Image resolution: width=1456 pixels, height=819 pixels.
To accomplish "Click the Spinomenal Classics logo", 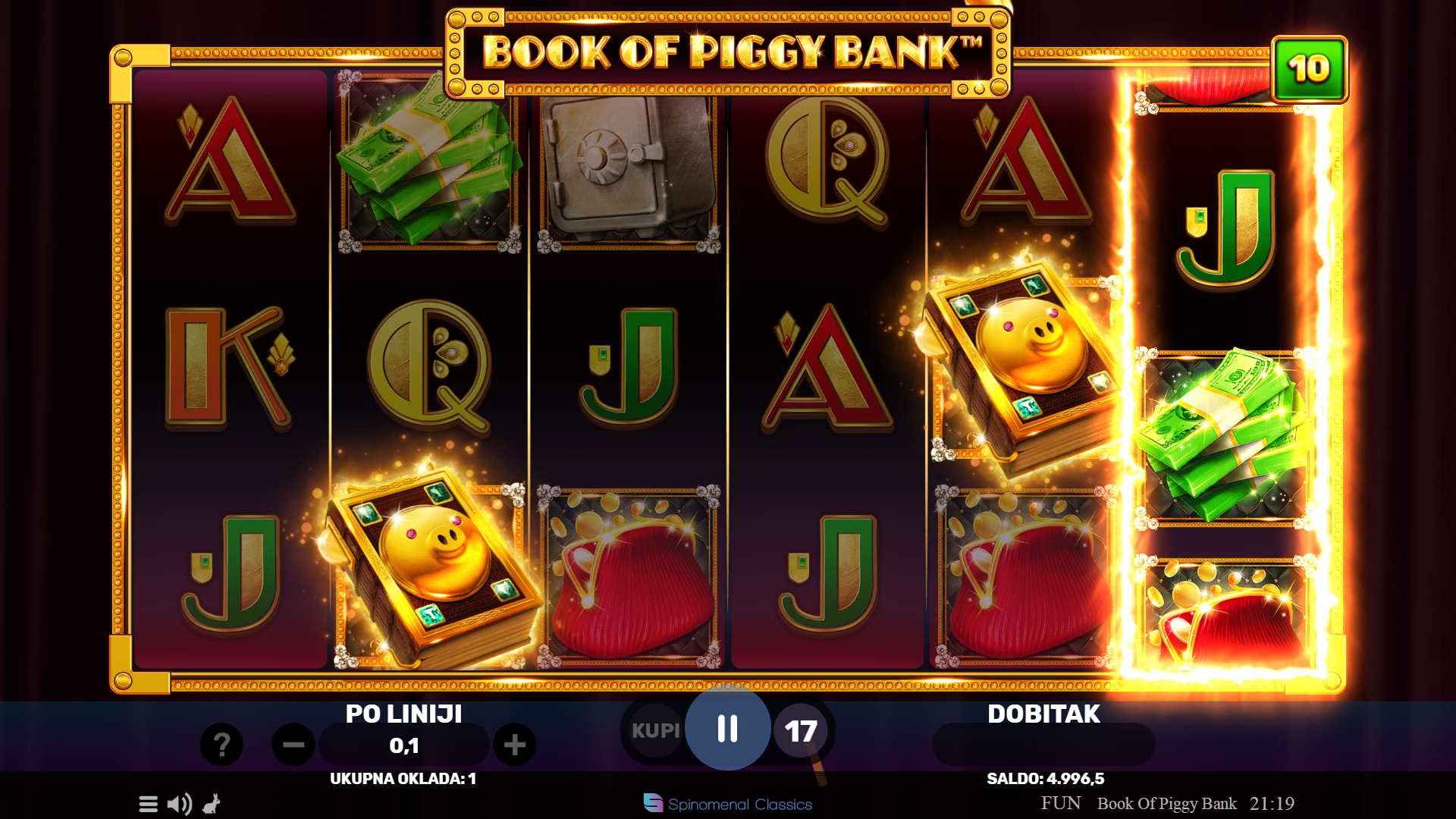I will [728, 804].
